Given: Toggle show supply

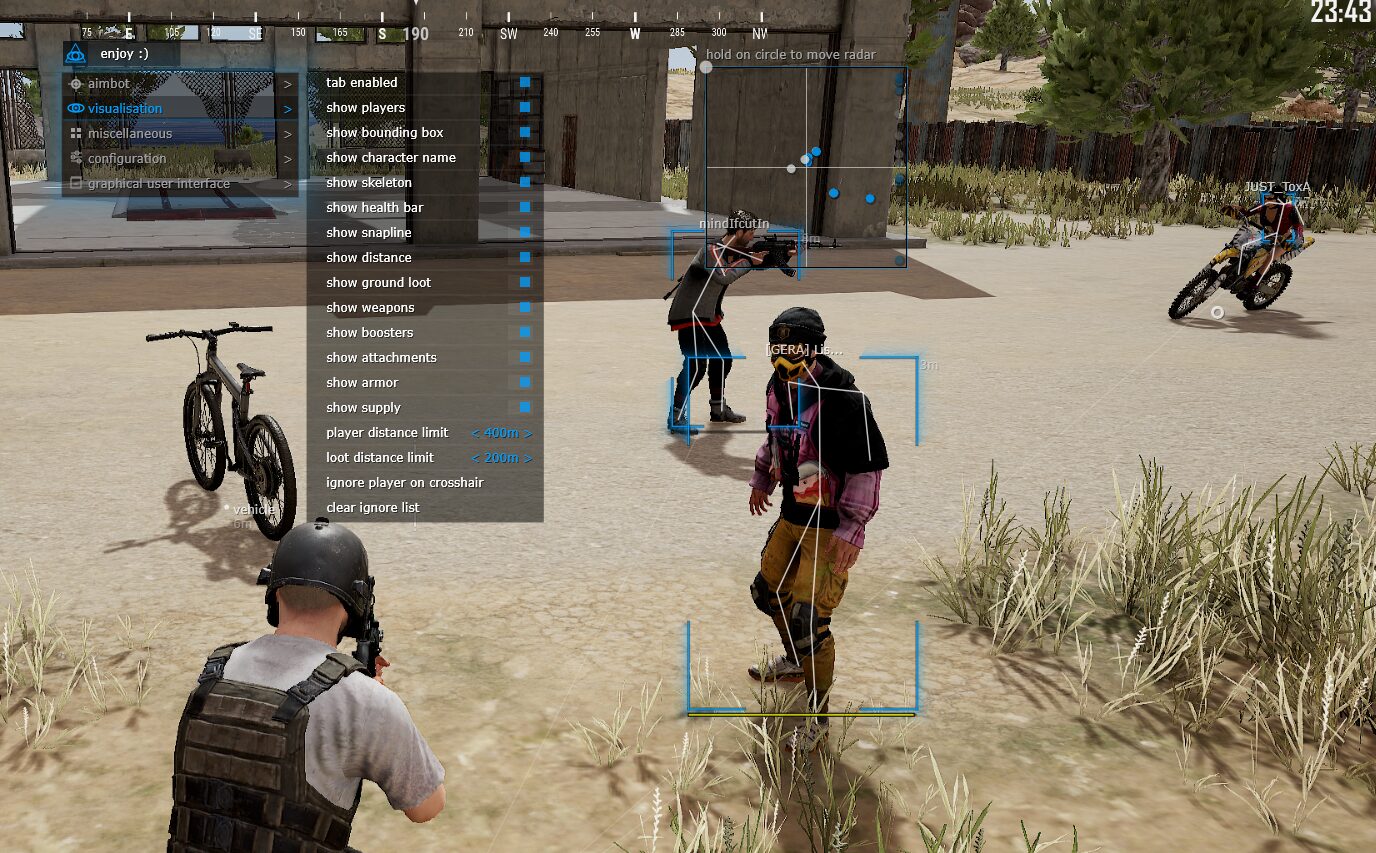Looking at the screenshot, I should [525, 407].
